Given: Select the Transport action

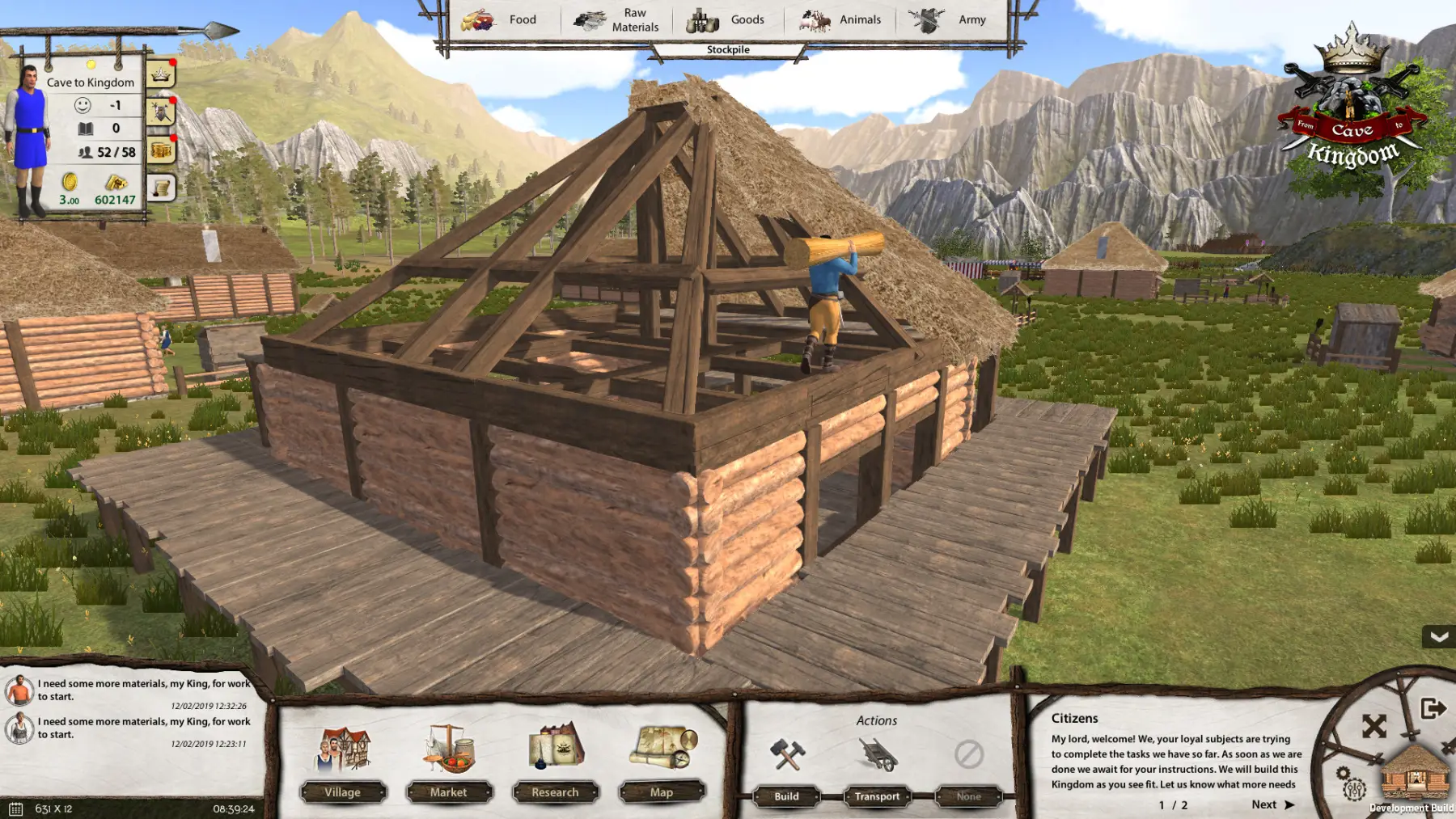Looking at the screenshot, I should 877,796.
